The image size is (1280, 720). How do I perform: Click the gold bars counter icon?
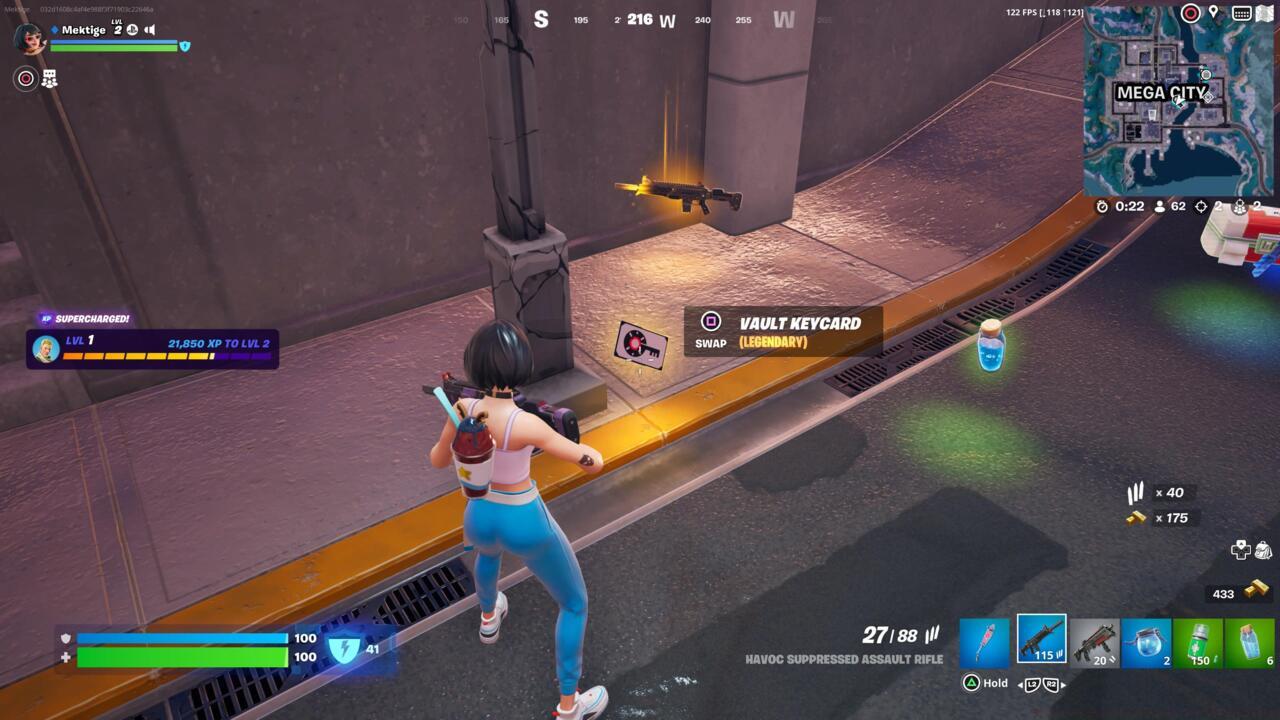(1257, 592)
